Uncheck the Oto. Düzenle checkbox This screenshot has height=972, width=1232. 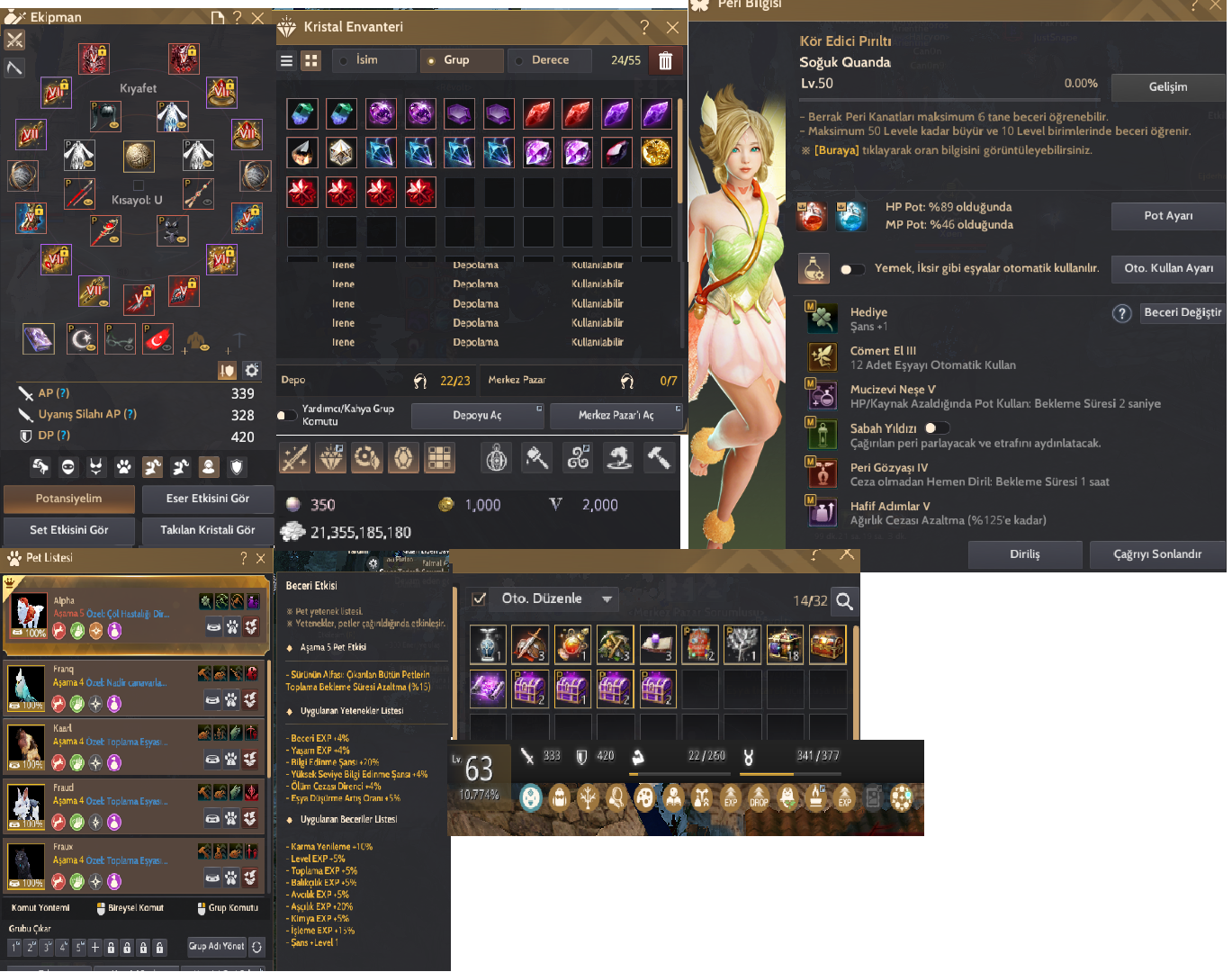[478, 599]
